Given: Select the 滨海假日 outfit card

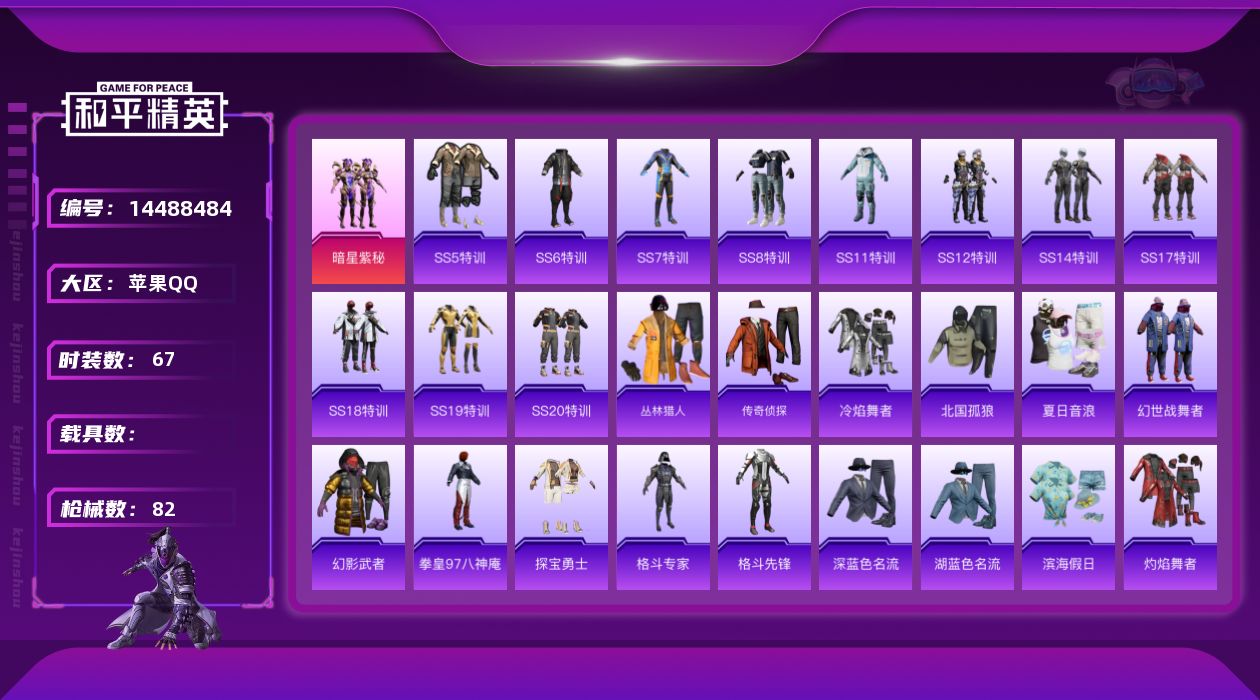Looking at the screenshot, I should (1068, 516).
